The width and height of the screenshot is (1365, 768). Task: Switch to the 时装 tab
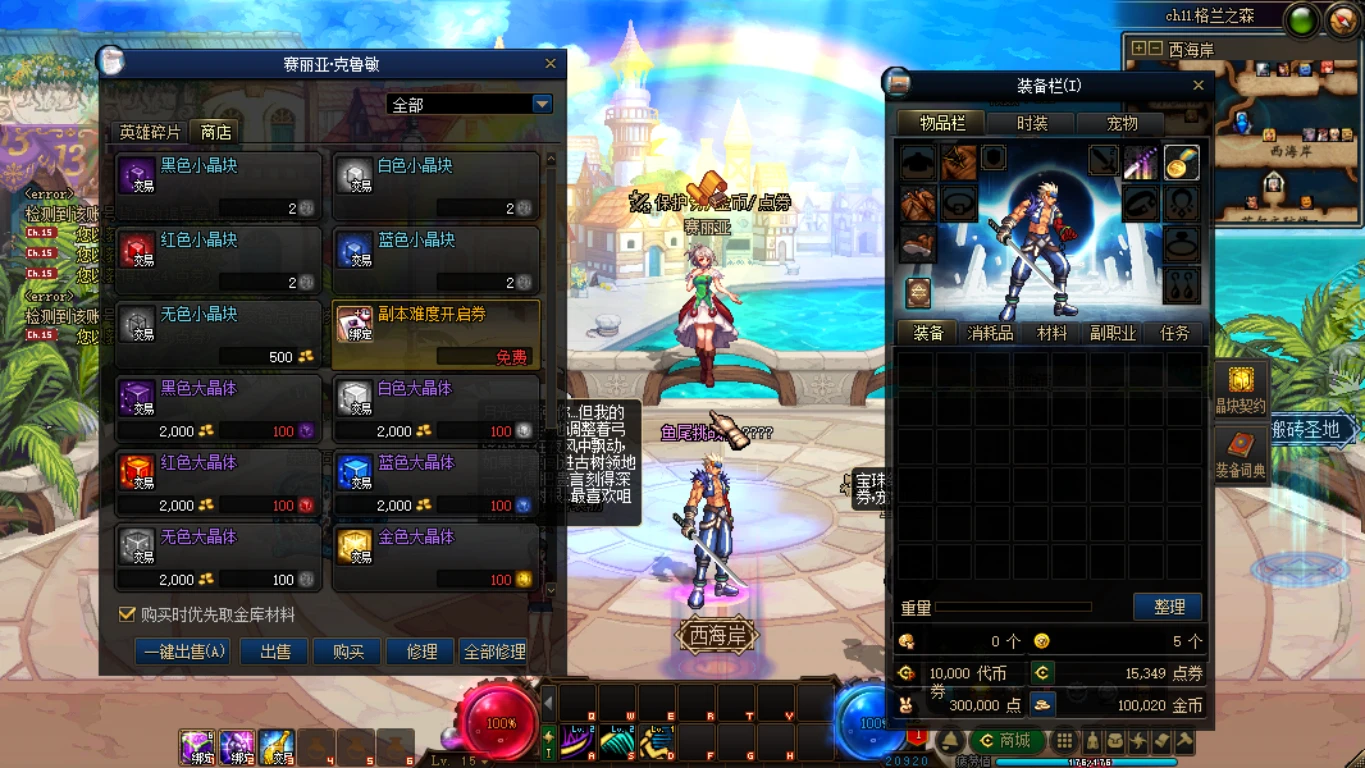pos(1032,124)
